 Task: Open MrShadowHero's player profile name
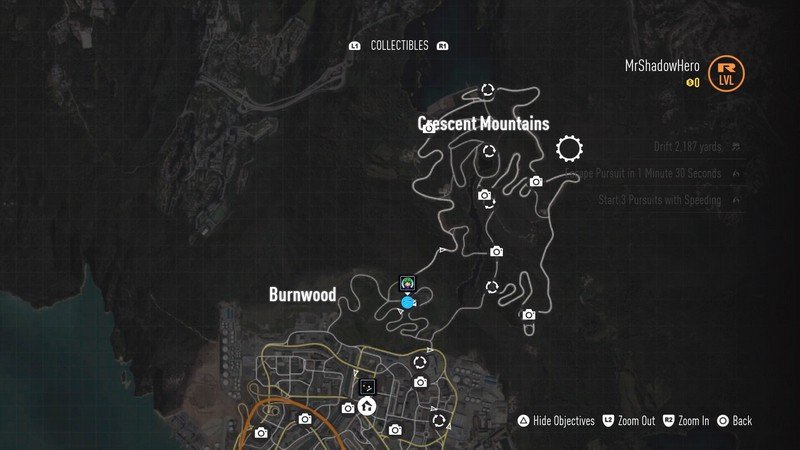point(661,65)
